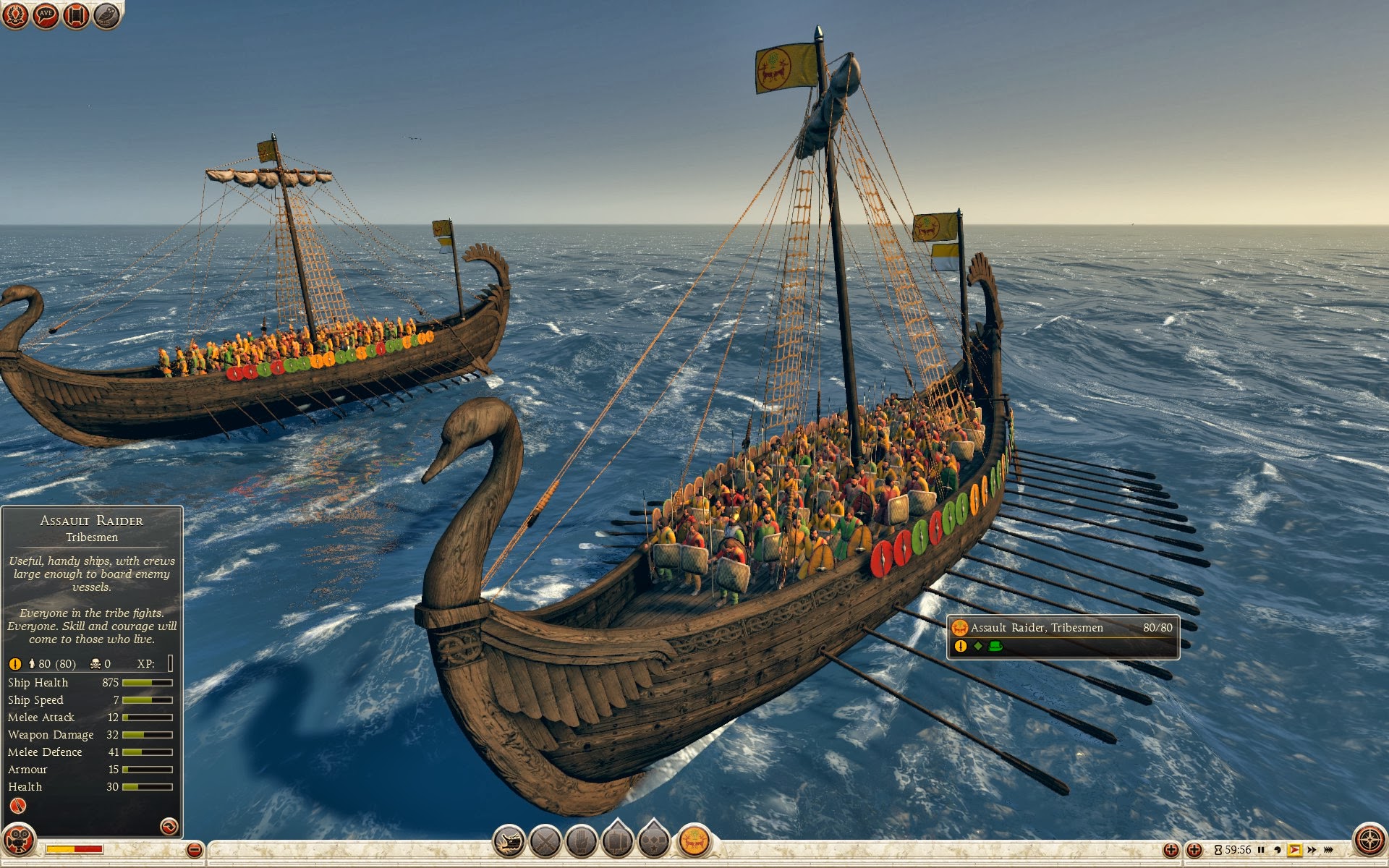The height and width of the screenshot is (868, 1389).
Task: Open the laurel wreath menu button
Action: pos(14,15)
